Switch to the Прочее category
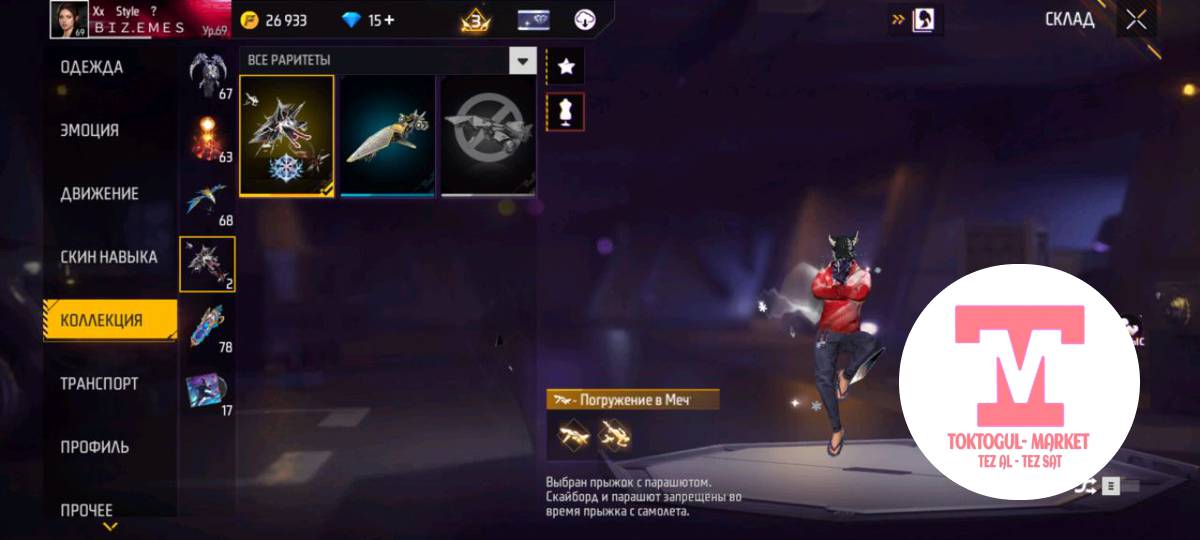The height and width of the screenshot is (540, 1200). [x=86, y=509]
